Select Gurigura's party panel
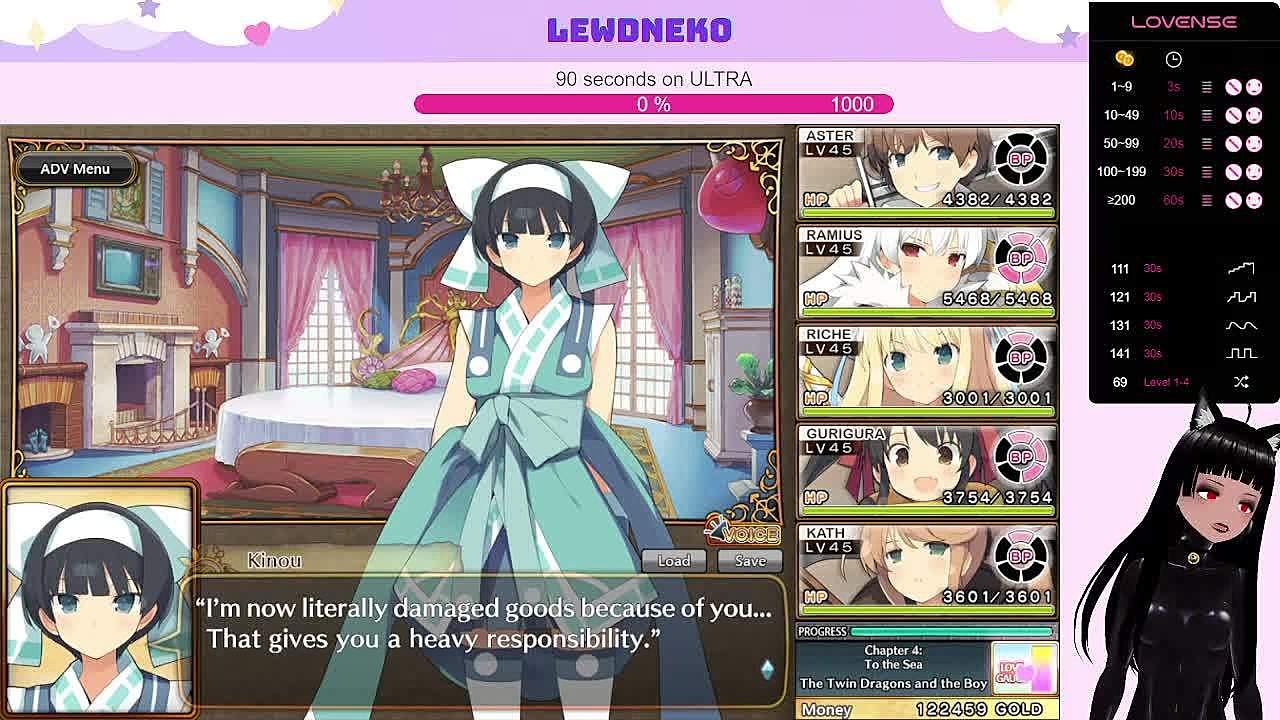Screen dimensions: 1280x720 click(927, 470)
